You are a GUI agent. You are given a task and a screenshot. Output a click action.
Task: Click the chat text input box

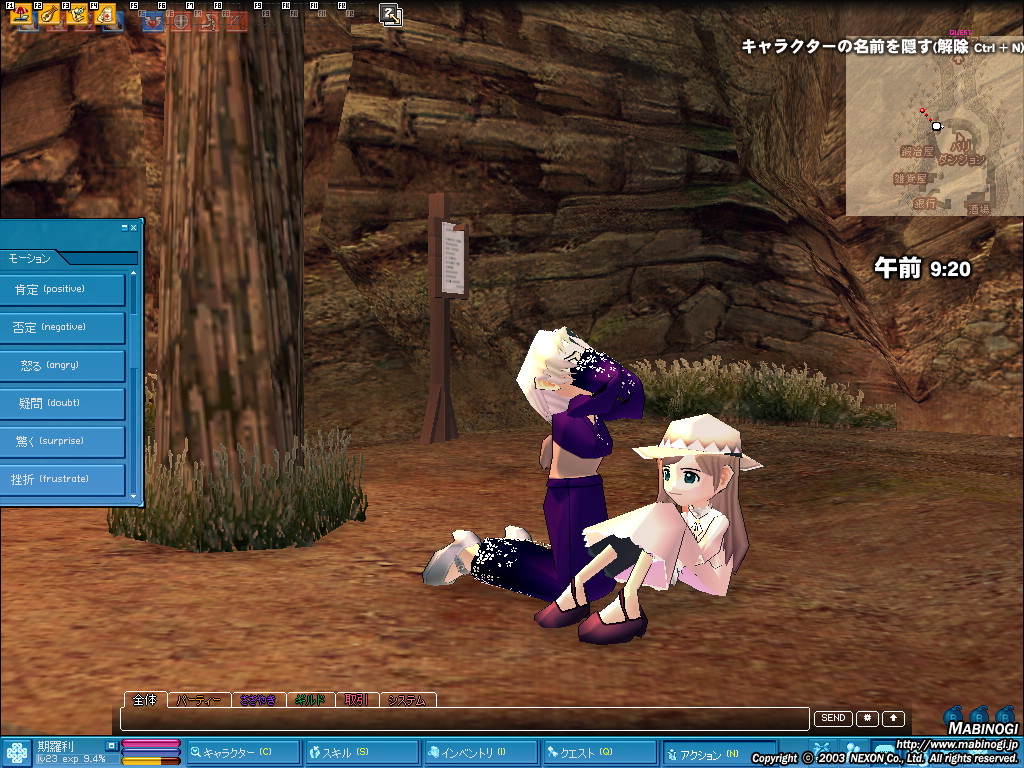(465, 719)
